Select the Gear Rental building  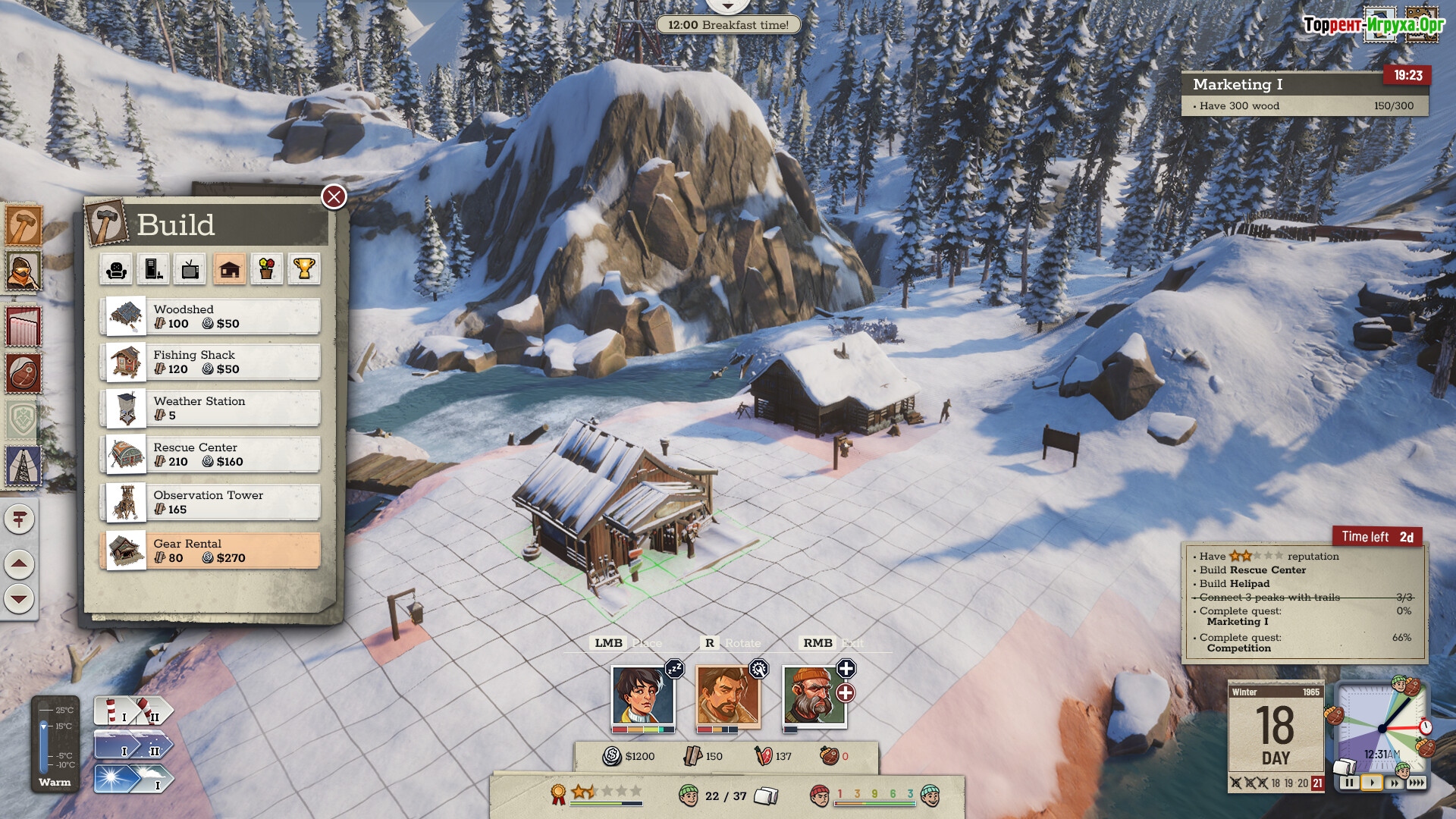[210, 551]
